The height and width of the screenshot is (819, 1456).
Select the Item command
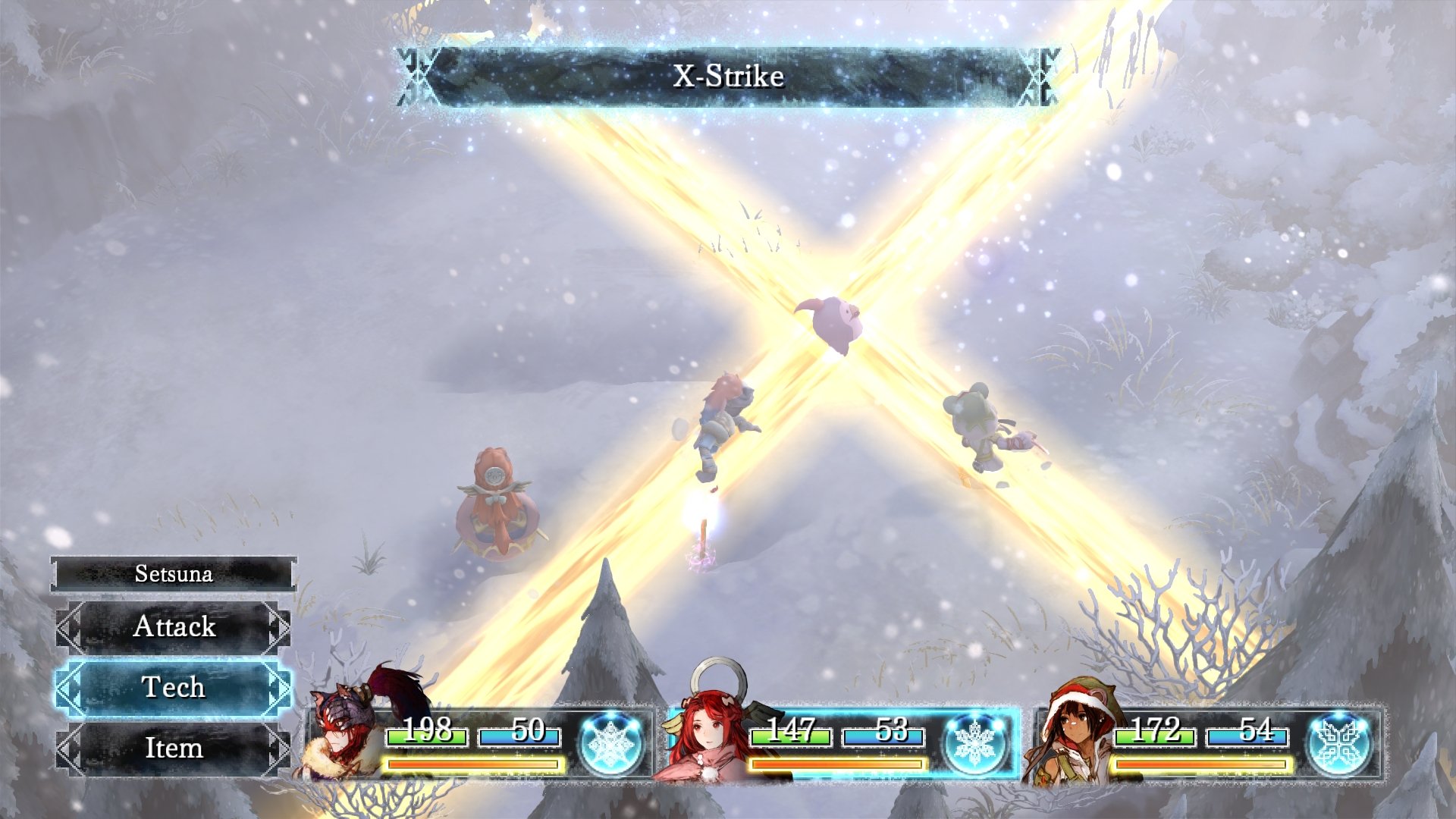pos(174,749)
